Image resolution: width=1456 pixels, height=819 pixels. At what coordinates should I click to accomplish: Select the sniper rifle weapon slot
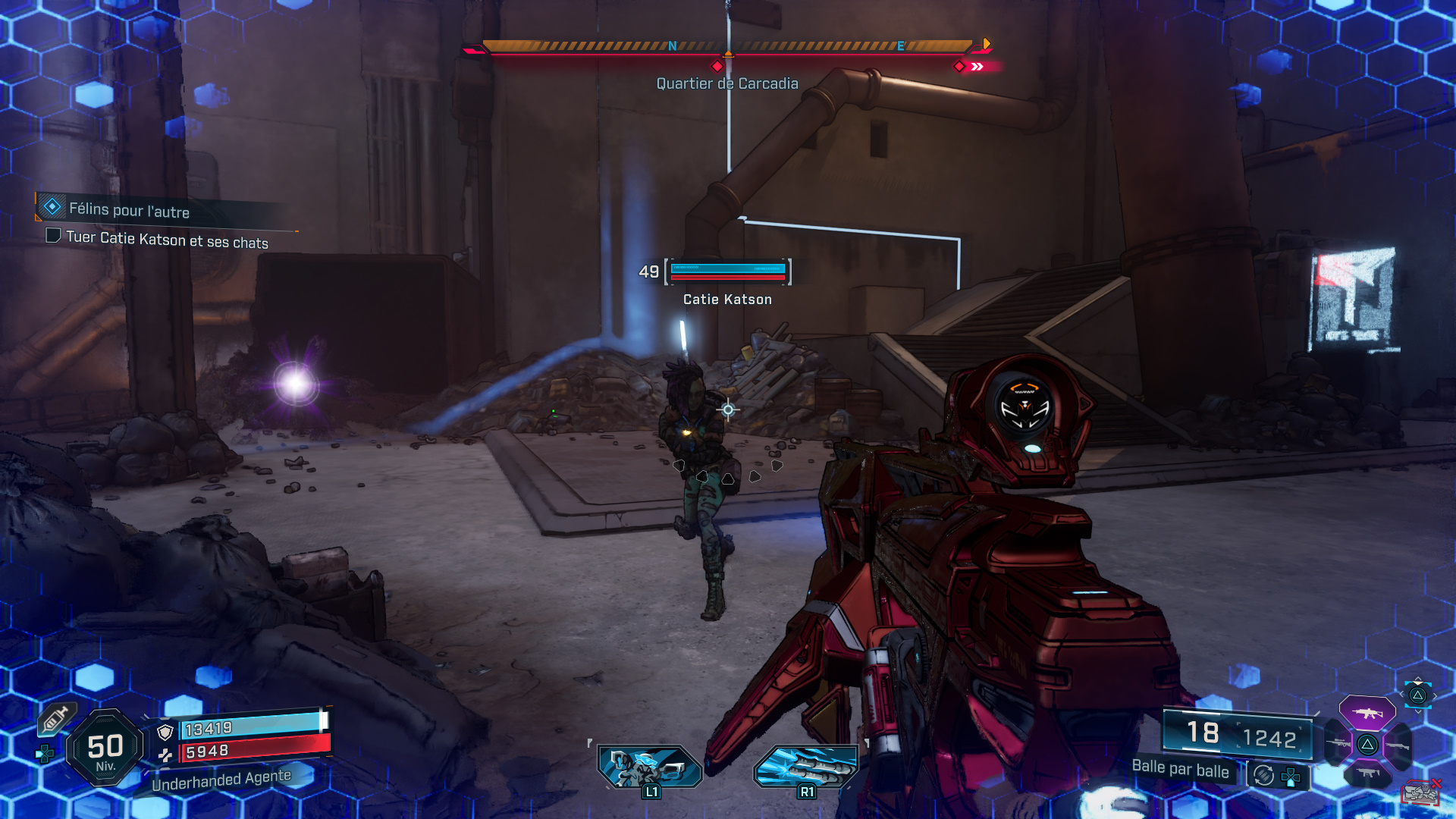coord(1338,743)
